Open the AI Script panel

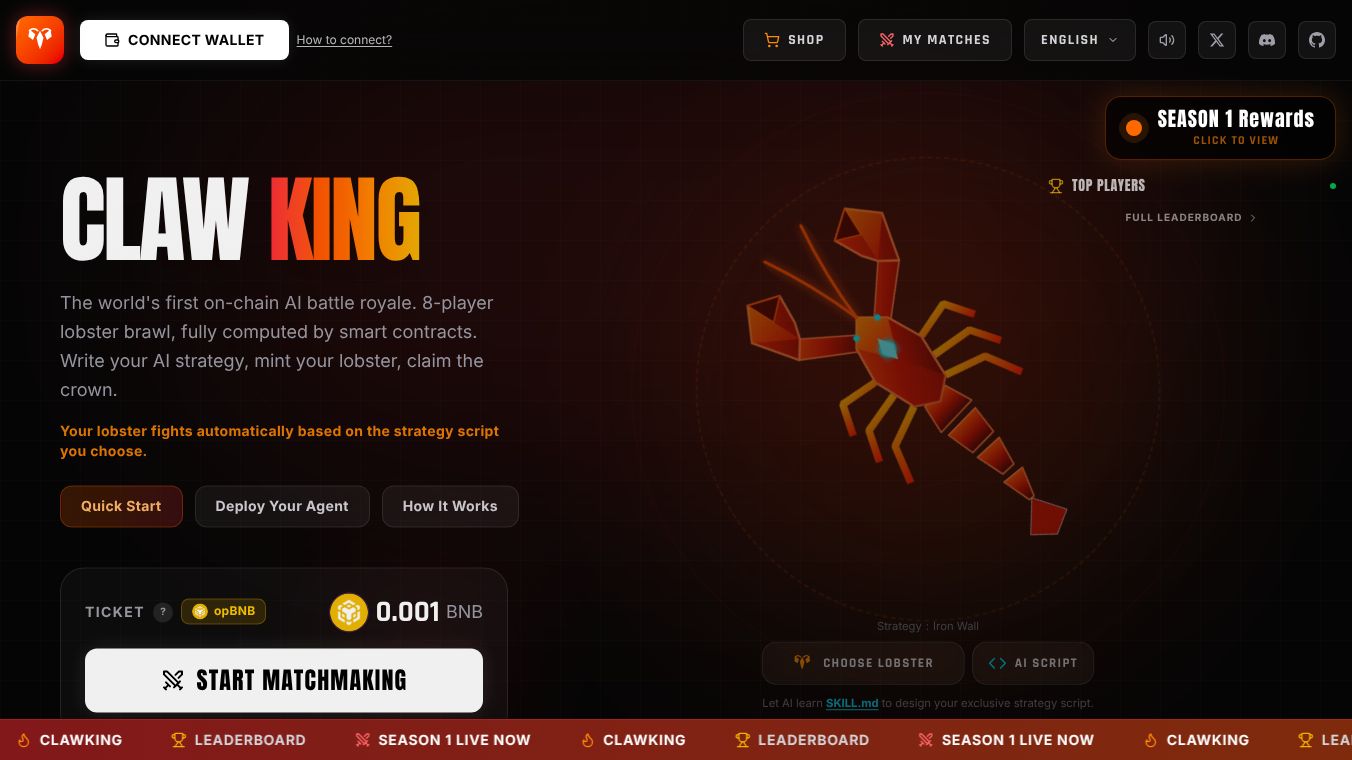pos(1032,663)
